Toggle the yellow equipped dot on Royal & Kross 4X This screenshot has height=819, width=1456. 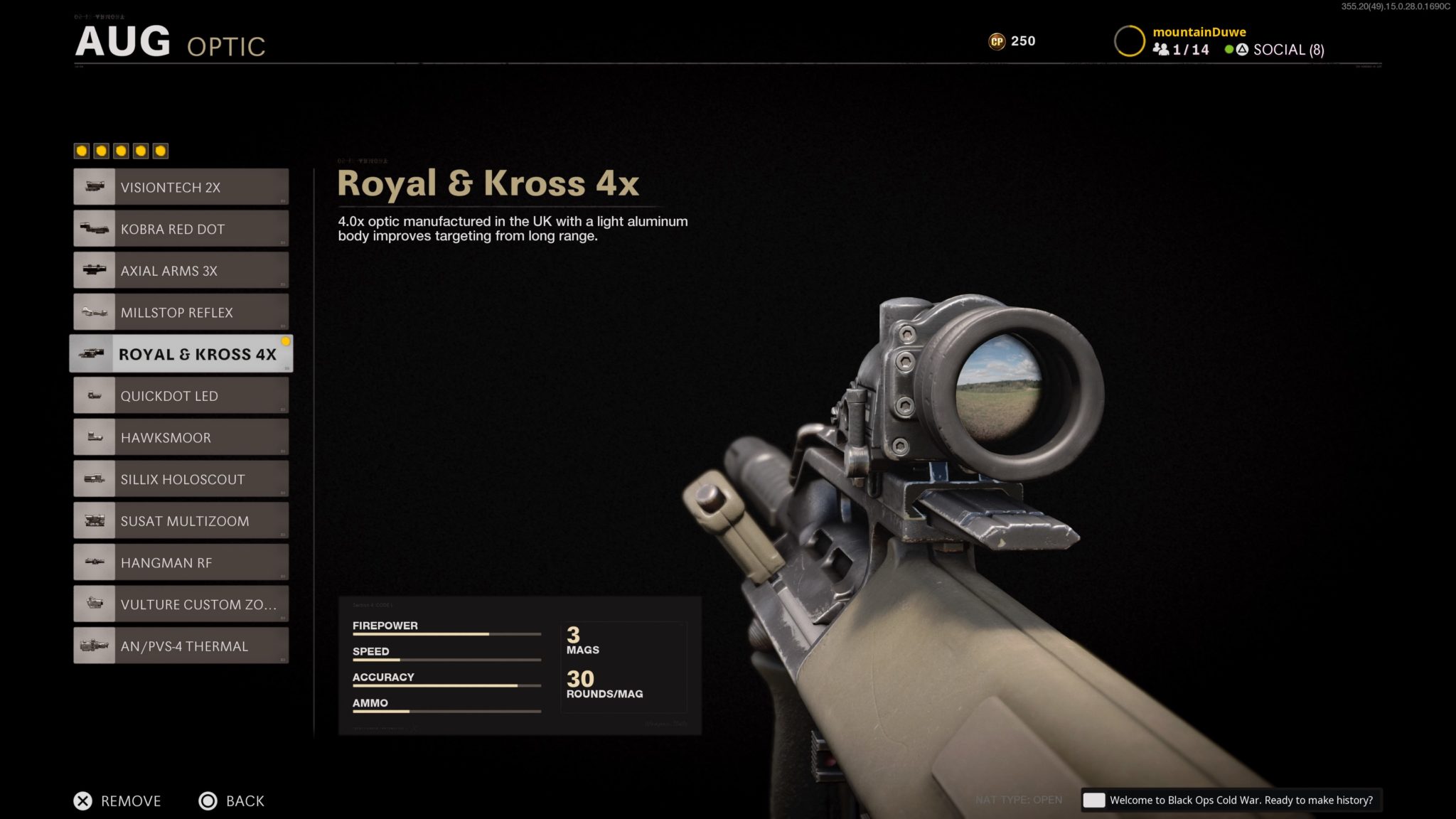click(x=287, y=340)
